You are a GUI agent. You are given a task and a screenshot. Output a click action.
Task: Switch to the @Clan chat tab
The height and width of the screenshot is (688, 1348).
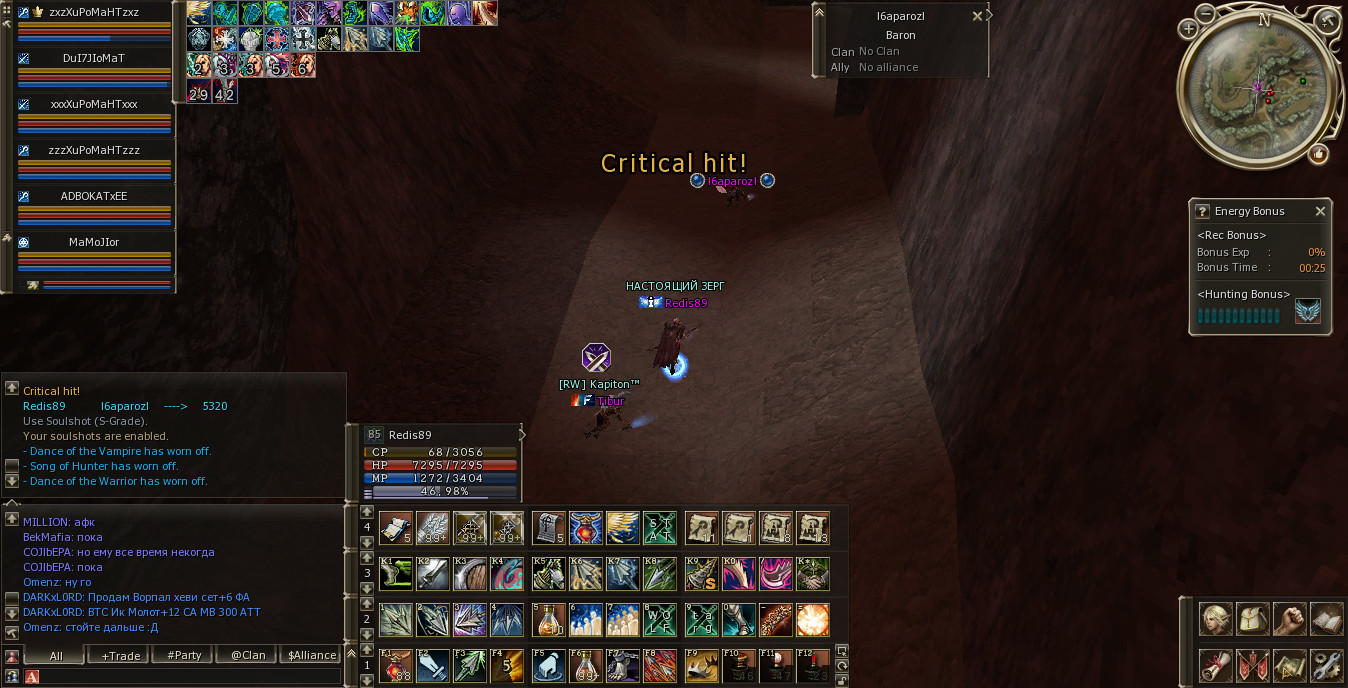[248, 655]
